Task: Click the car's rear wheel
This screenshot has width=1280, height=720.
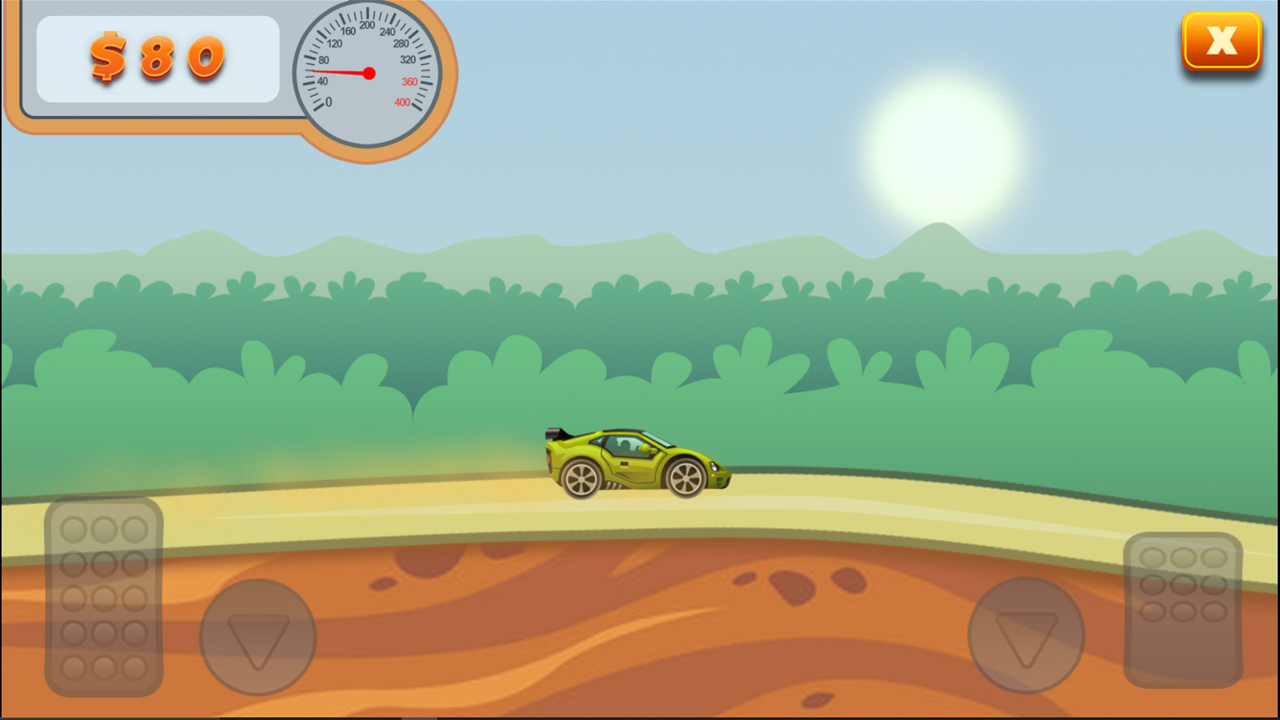Action: 582,478
